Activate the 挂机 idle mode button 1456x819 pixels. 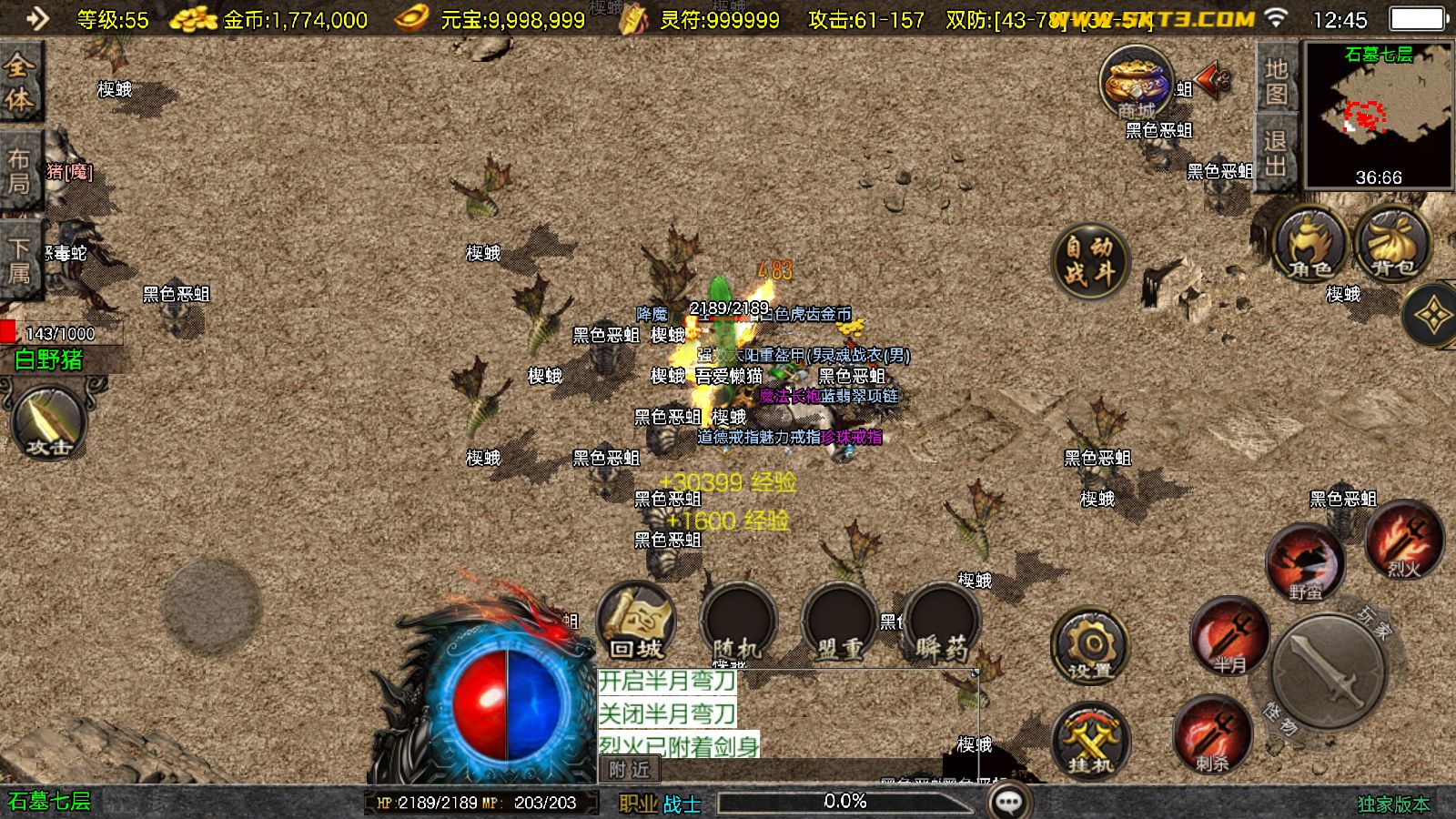[x=1090, y=739]
